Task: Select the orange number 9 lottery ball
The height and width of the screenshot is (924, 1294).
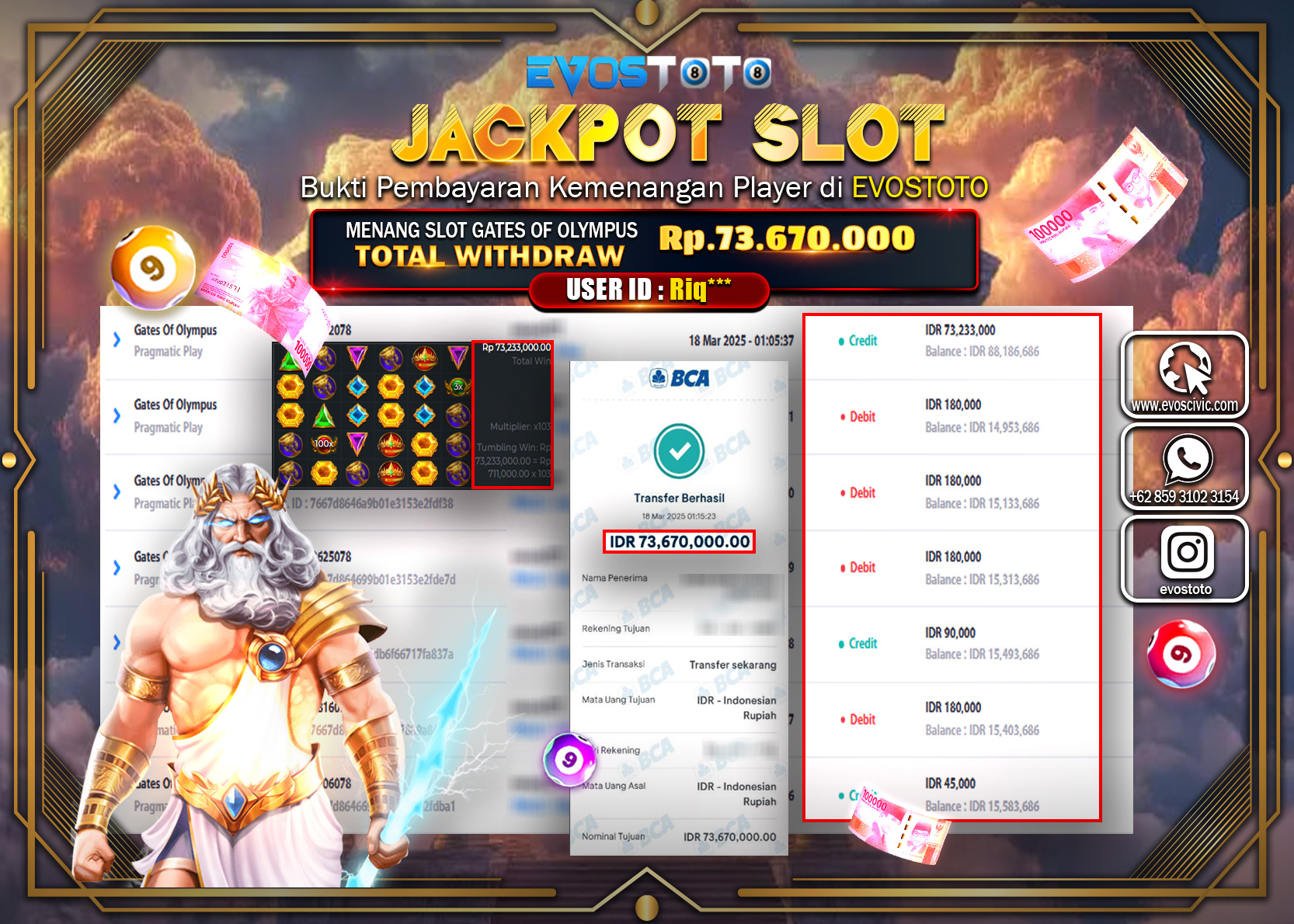Action: click(x=152, y=268)
